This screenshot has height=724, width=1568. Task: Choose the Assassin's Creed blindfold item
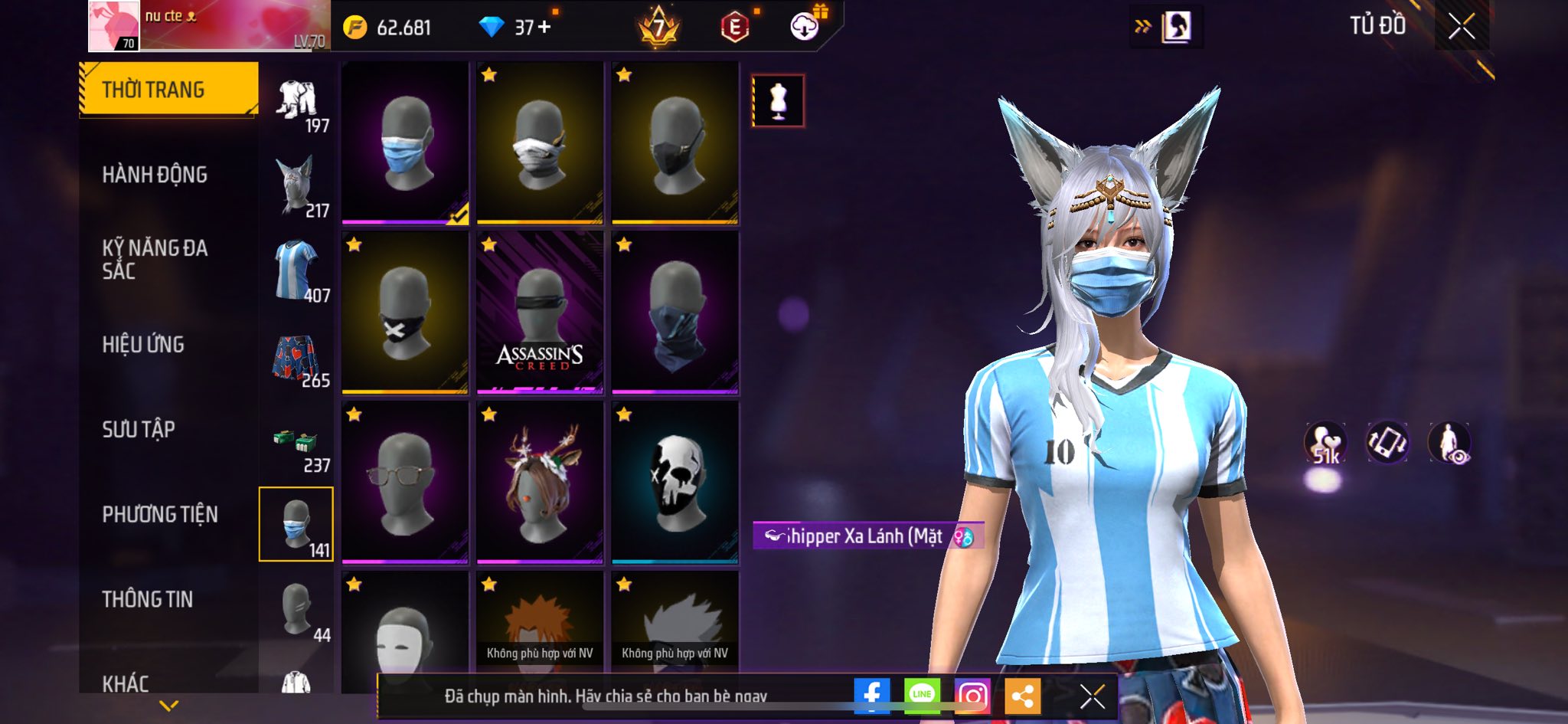540,313
